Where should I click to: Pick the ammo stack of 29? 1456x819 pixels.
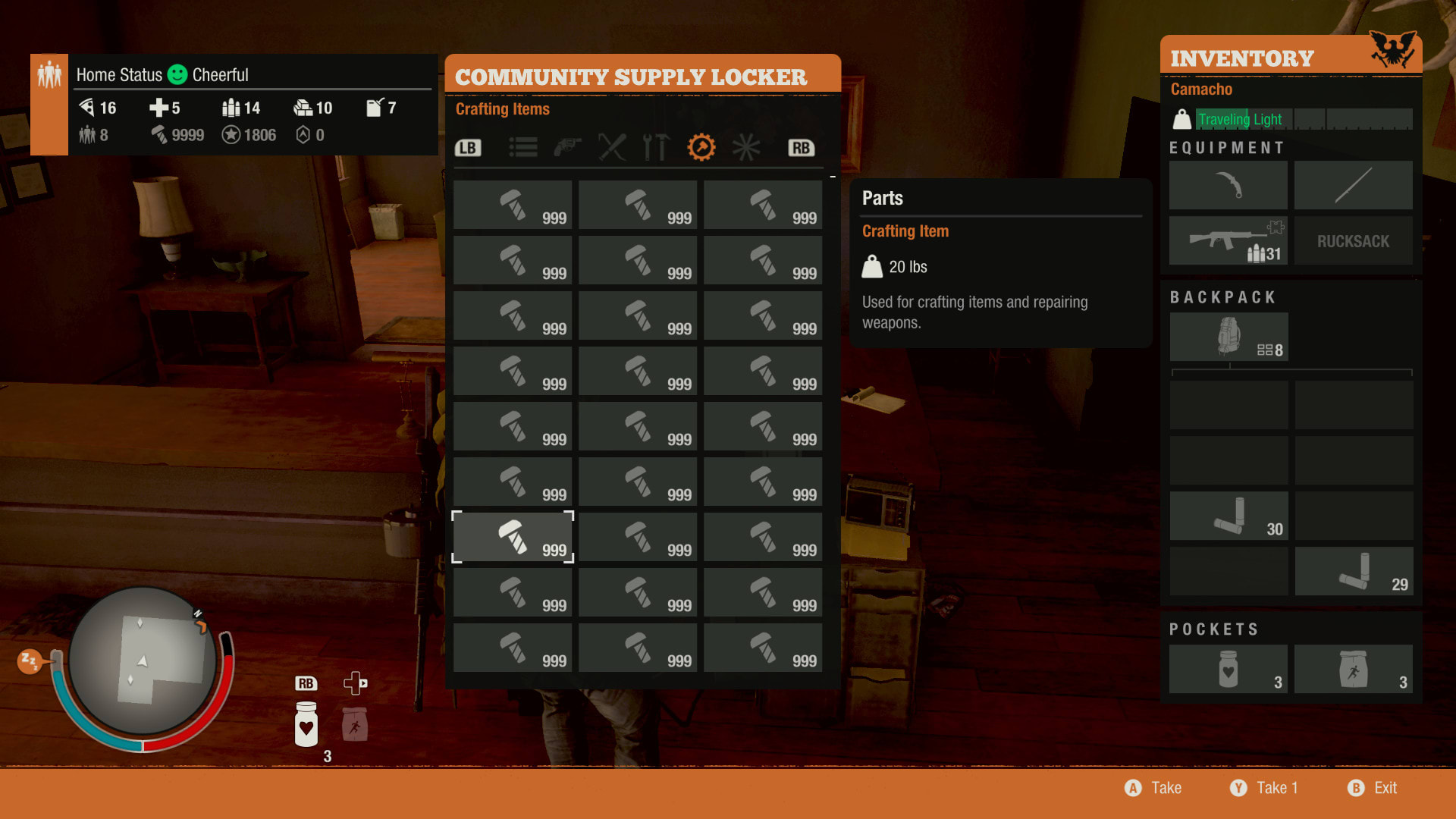pos(1354,571)
